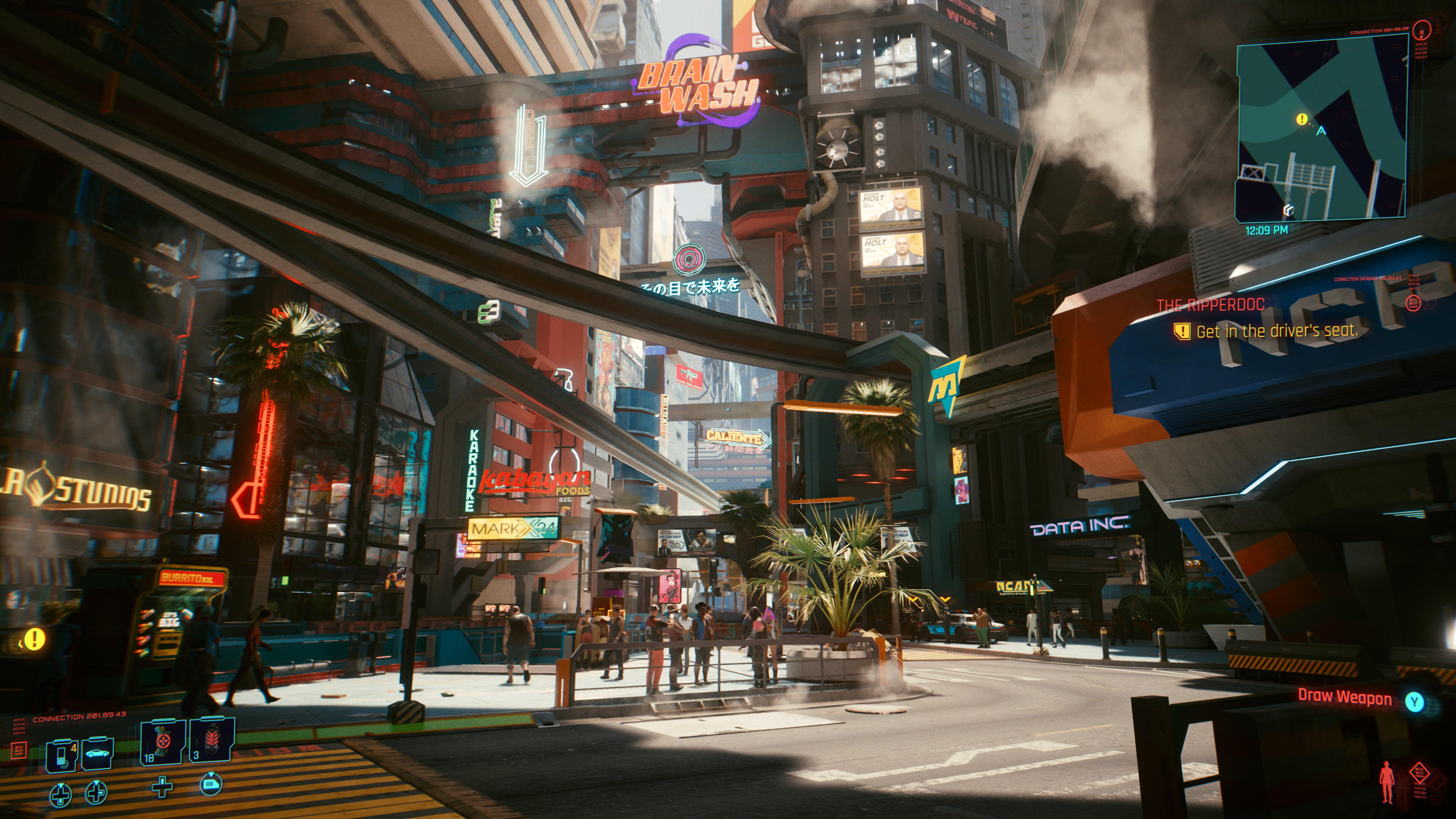Select the grenade slot with 3 left
Screen dimensions: 1456x819
click(x=212, y=741)
